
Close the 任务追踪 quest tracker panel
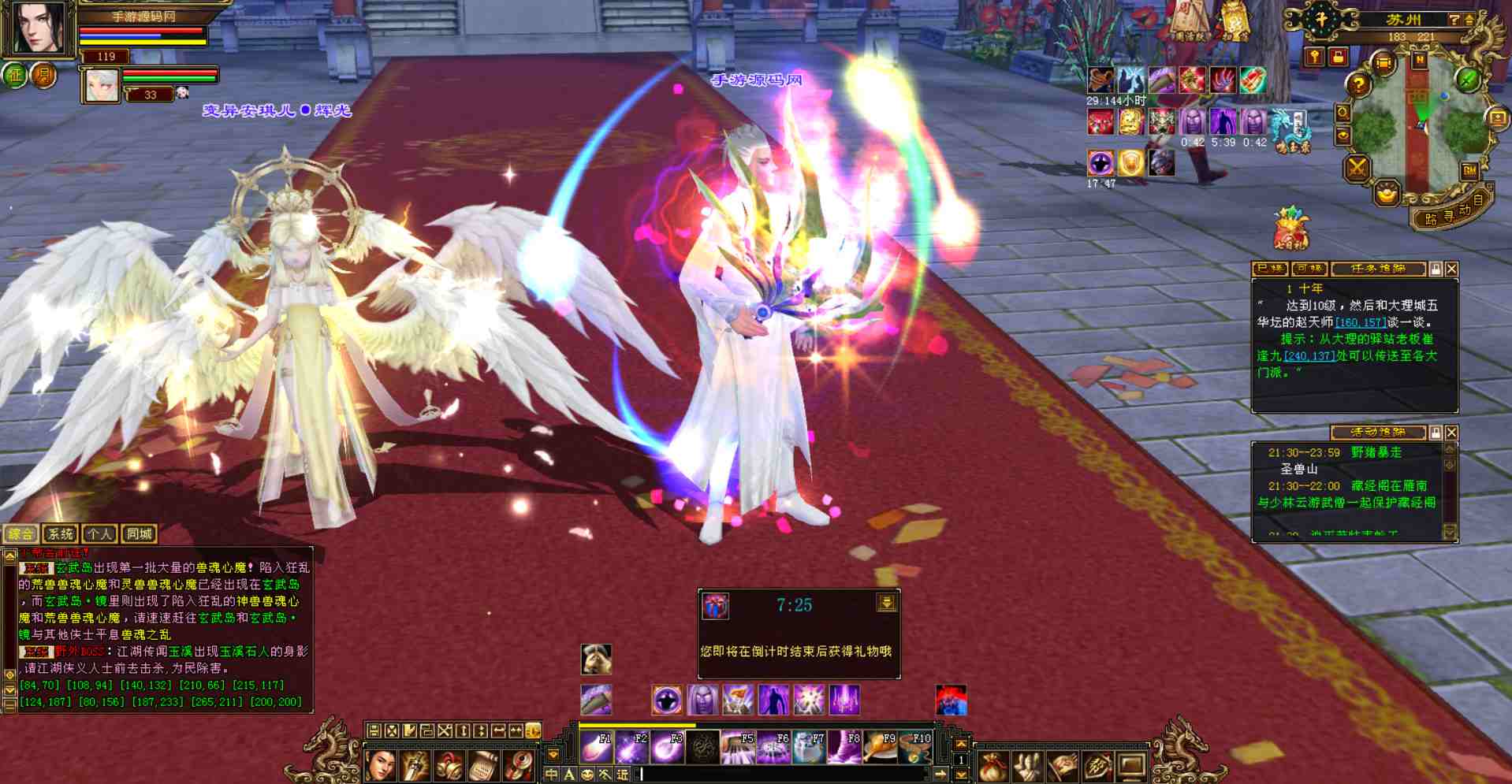pos(1451,269)
